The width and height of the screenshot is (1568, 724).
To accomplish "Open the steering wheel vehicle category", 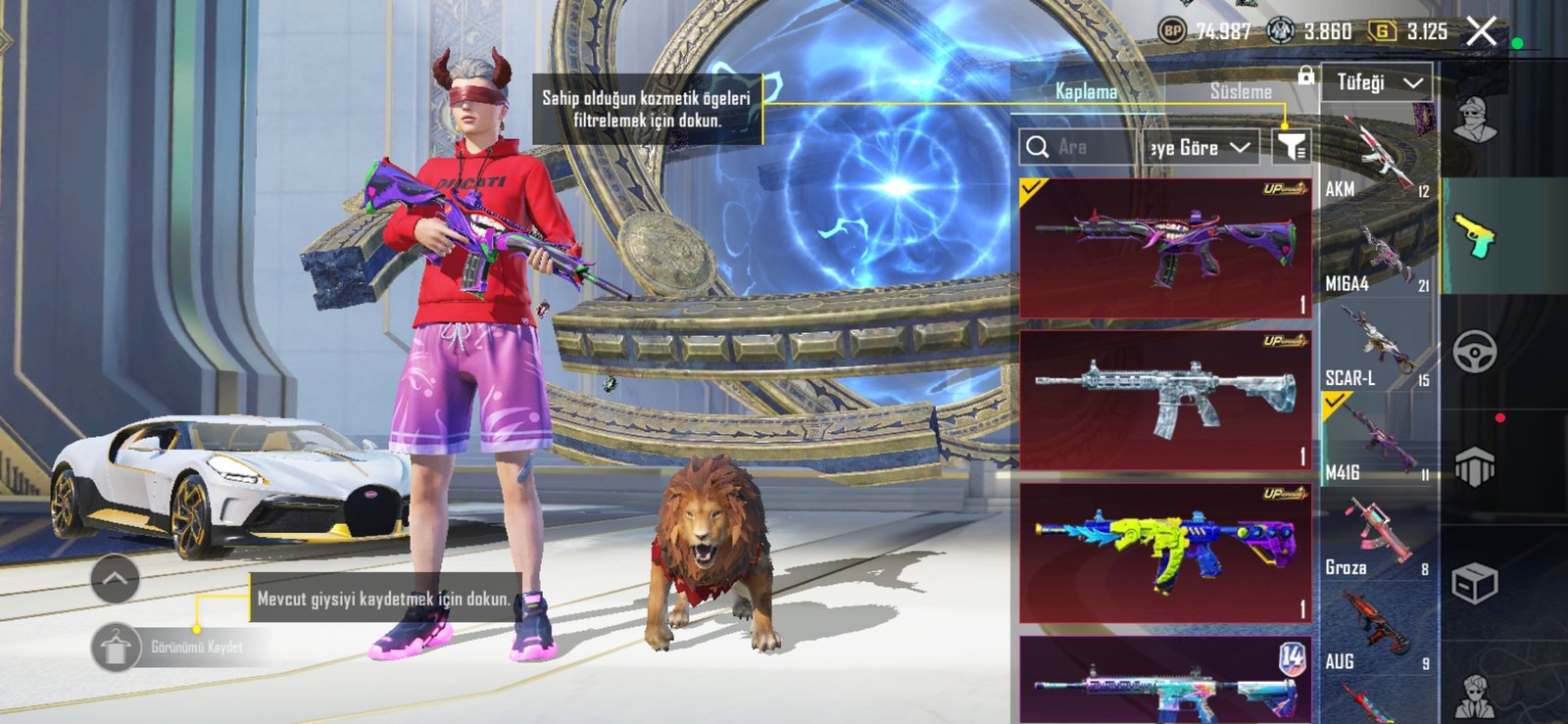I will click(1475, 352).
